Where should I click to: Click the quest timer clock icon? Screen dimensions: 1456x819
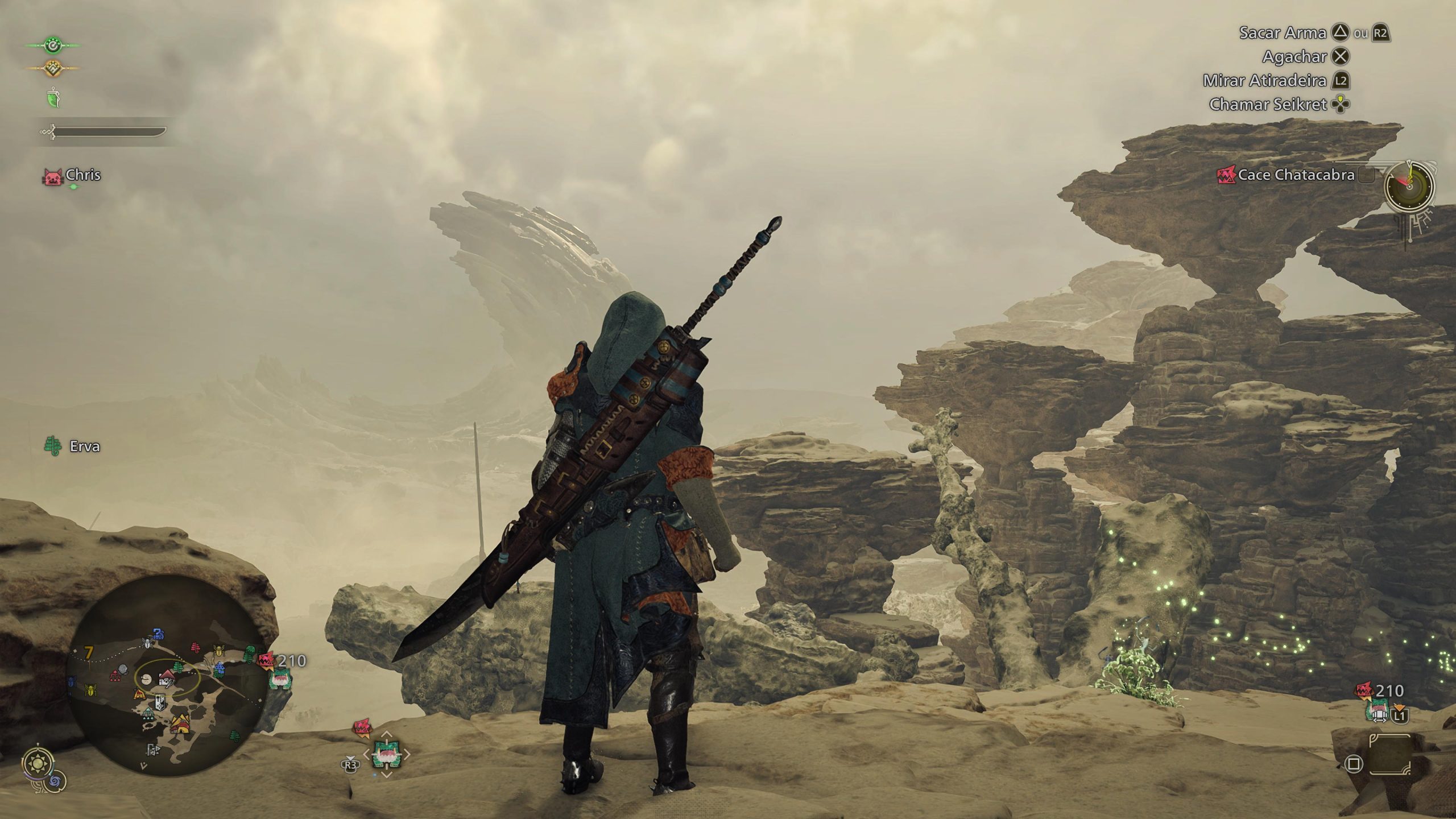coord(1408,185)
